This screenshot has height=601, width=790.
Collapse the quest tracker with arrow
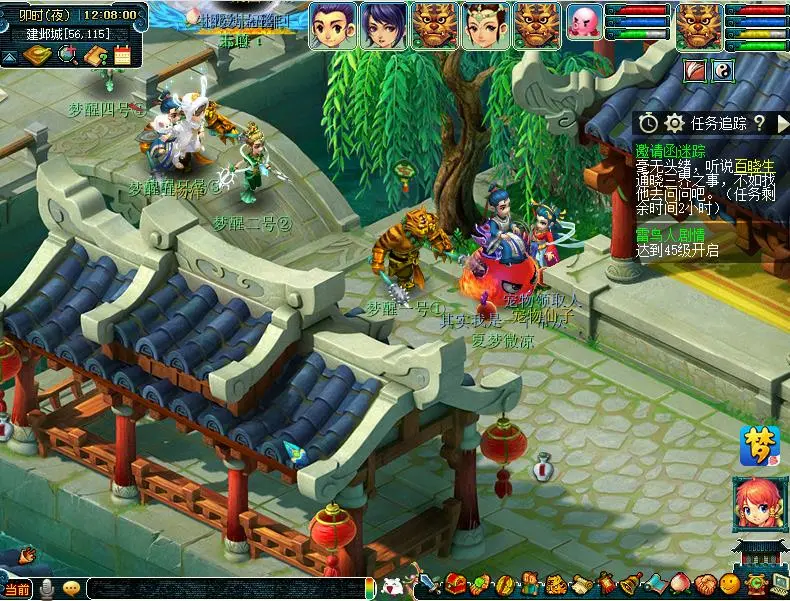pos(781,123)
